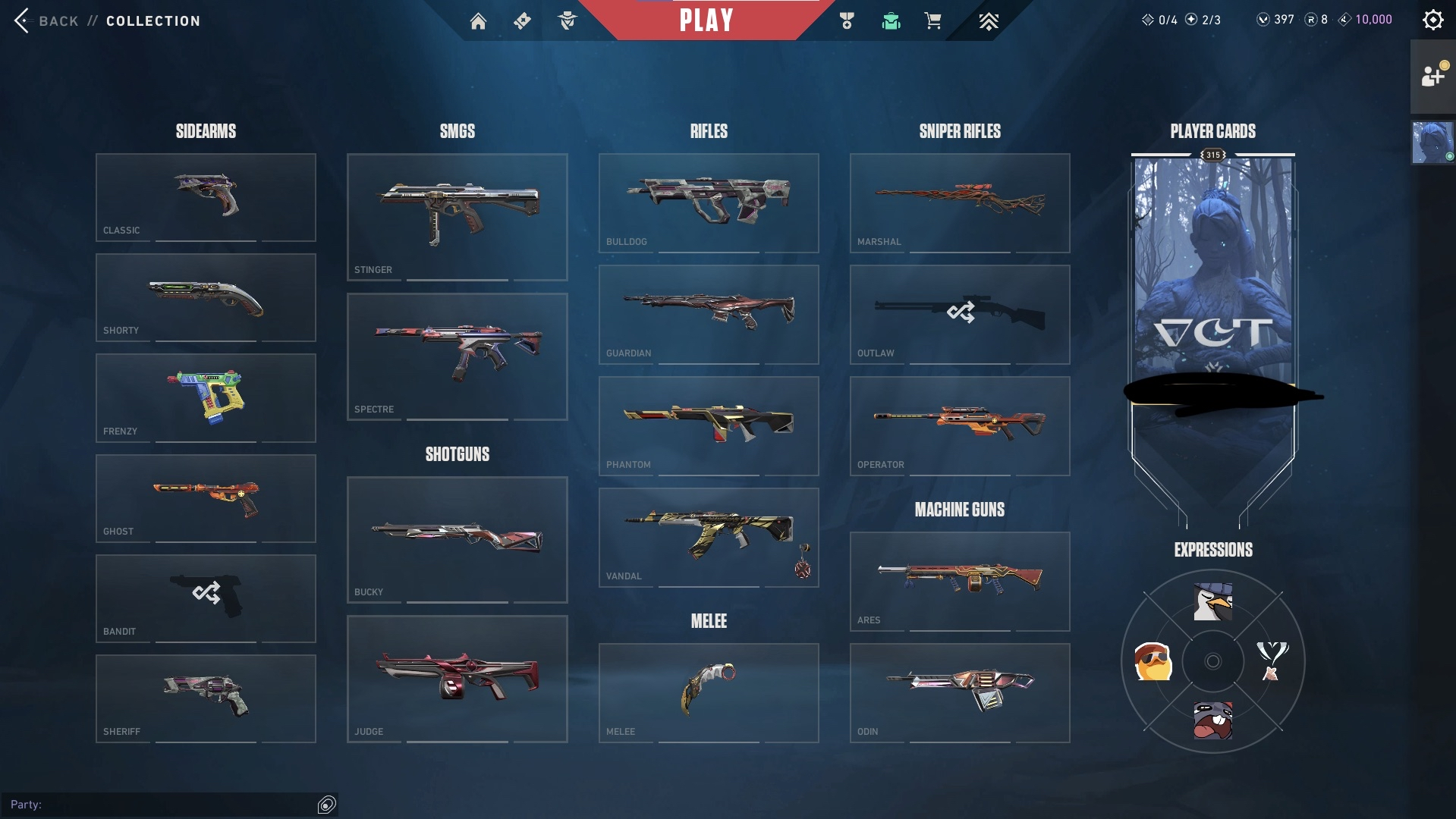Select the penguin spray in expressions wheel
Image resolution: width=1456 pixels, height=819 pixels.
1212,602
